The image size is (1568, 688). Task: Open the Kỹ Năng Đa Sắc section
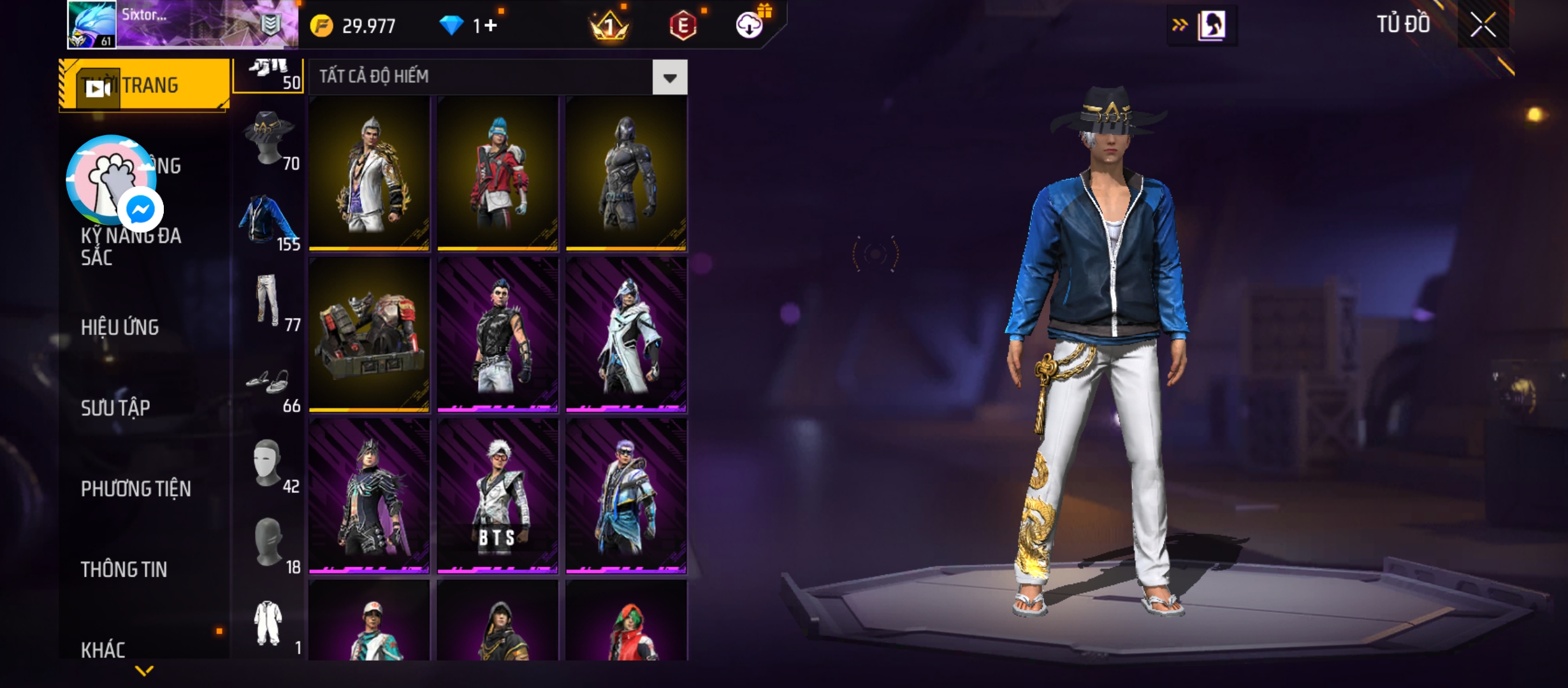(131, 247)
